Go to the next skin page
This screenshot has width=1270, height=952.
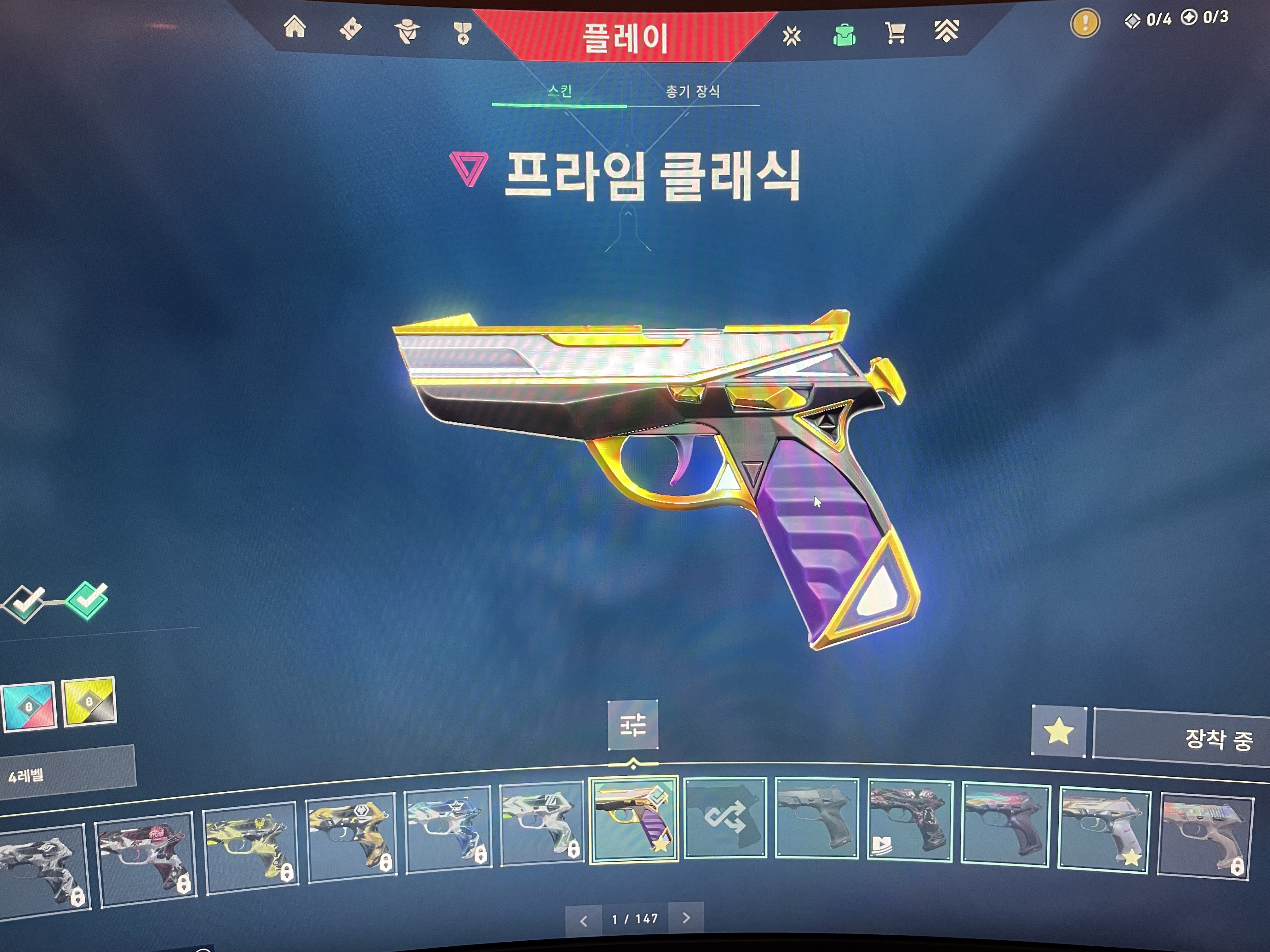[x=686, y=918]
